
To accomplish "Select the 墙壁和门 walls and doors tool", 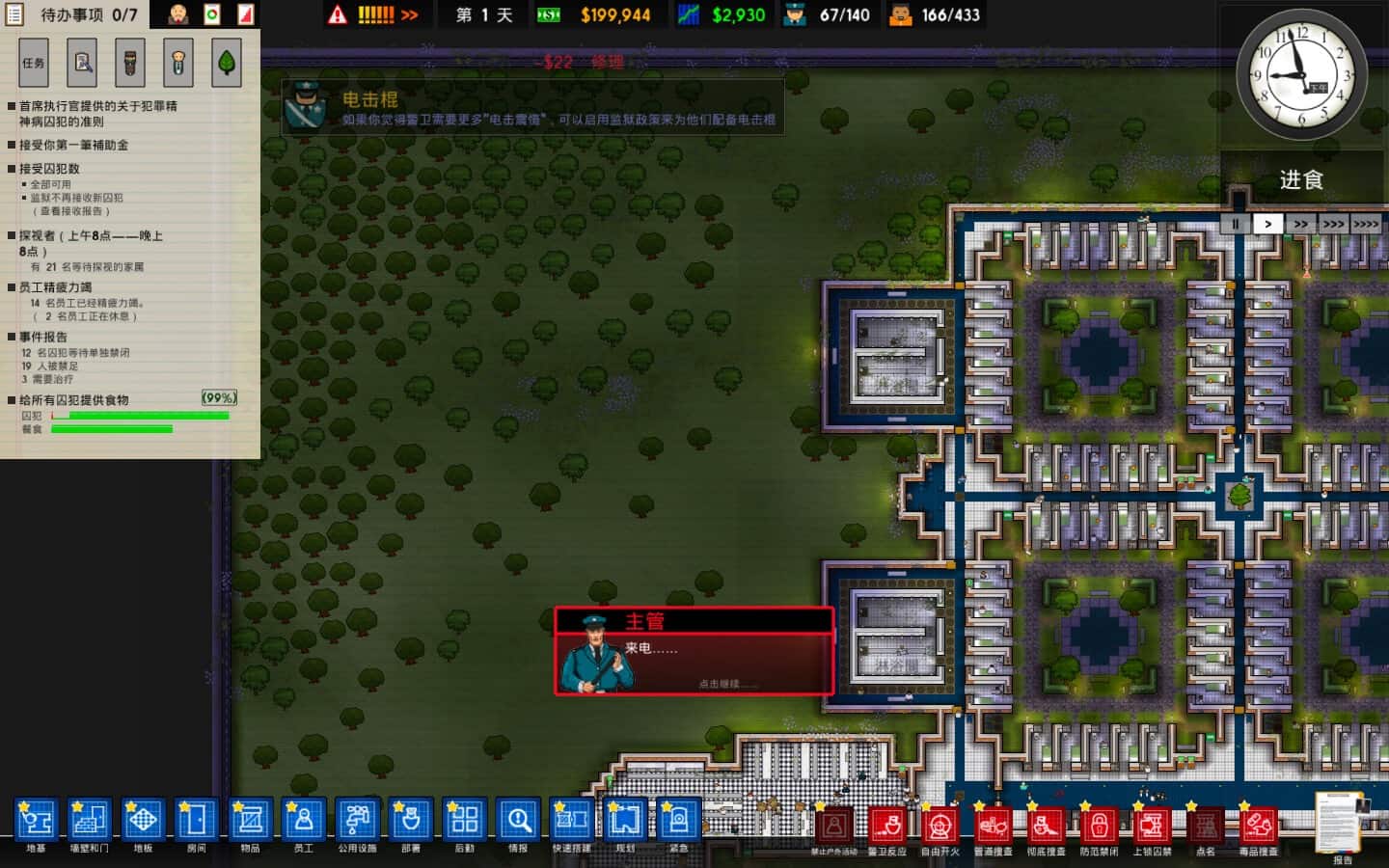I will coord(89,822).
